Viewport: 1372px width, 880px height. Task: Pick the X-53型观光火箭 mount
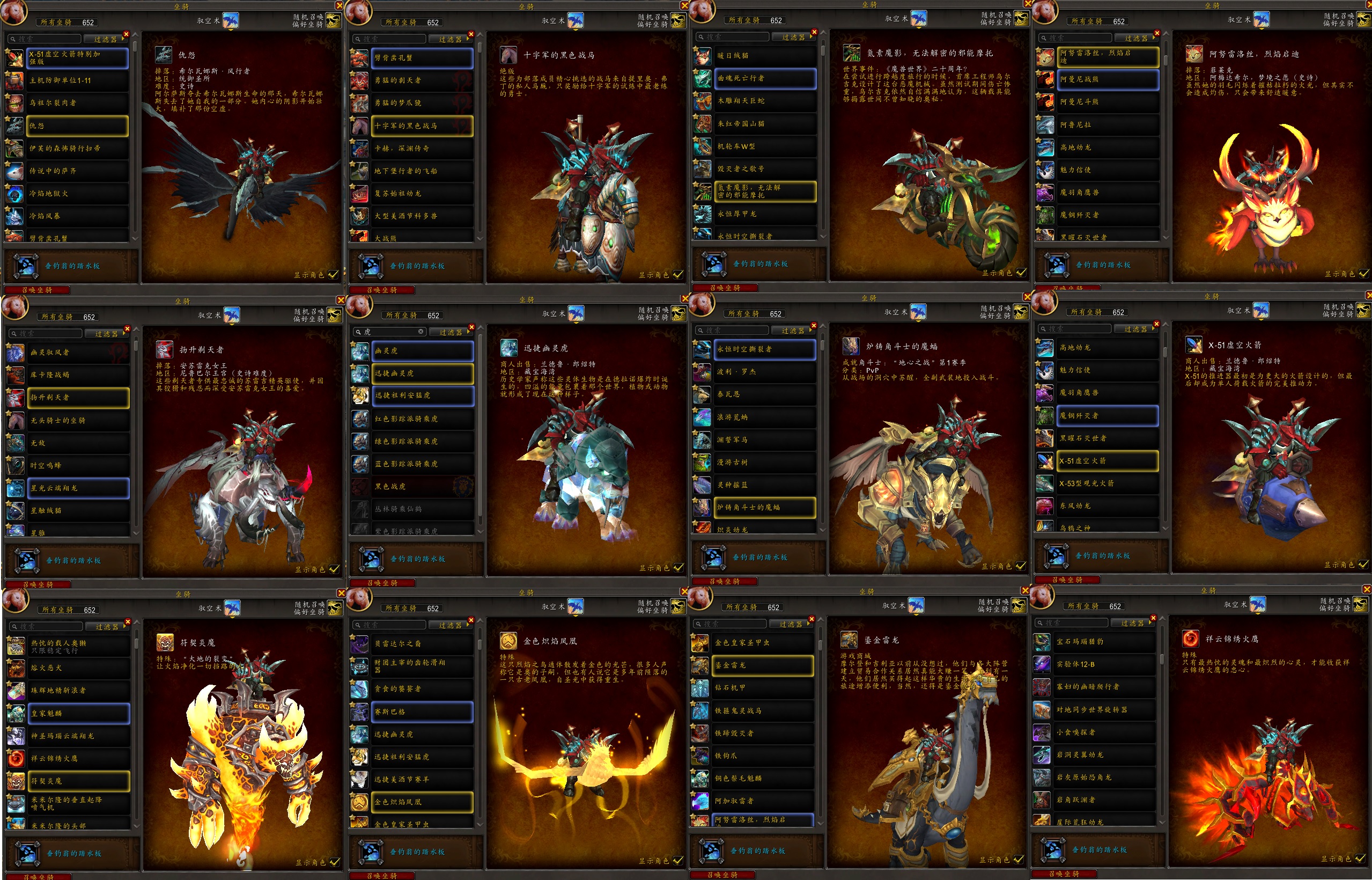coord(1107,483)
